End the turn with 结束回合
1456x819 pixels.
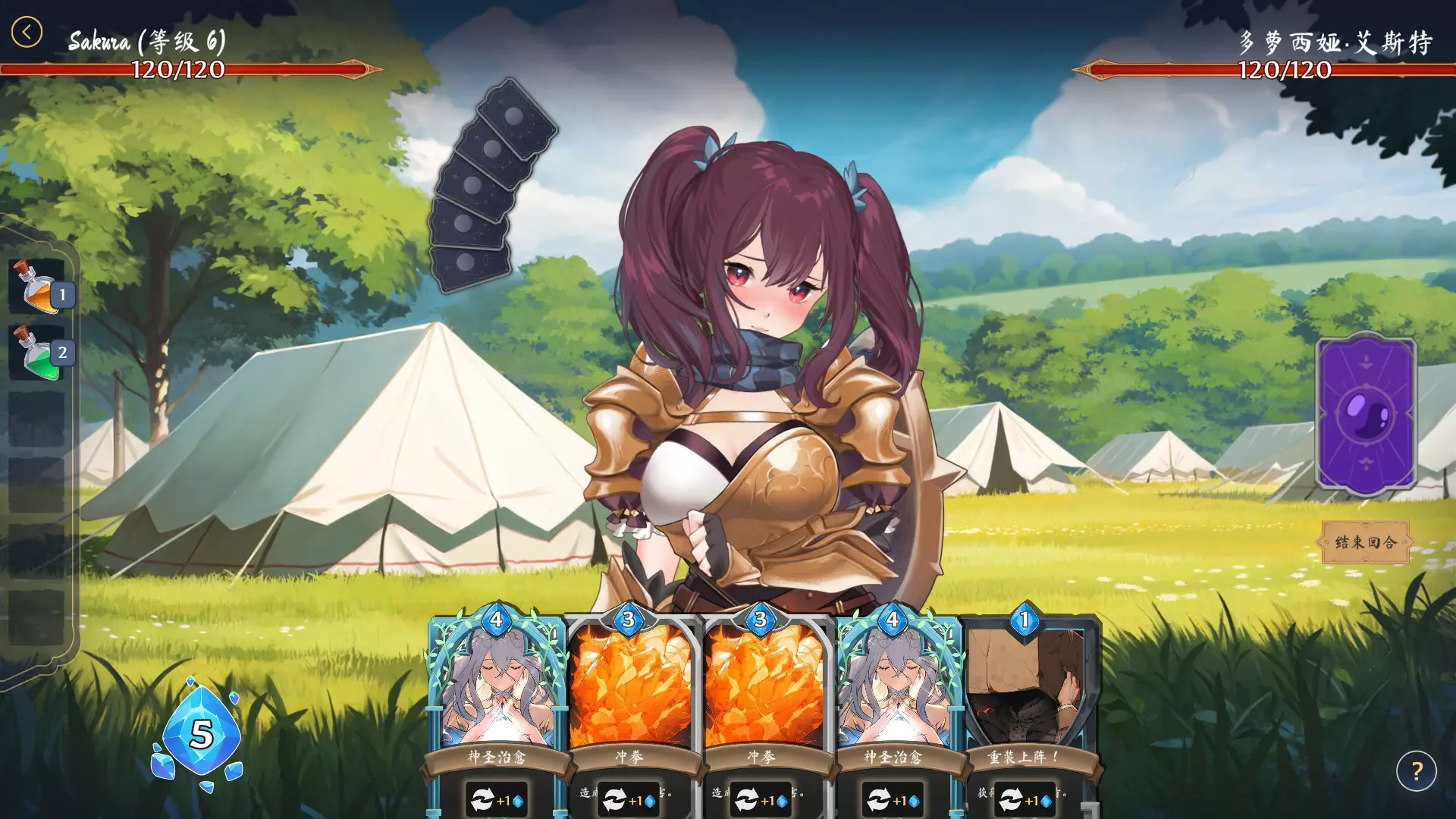tap(1365, 542)
